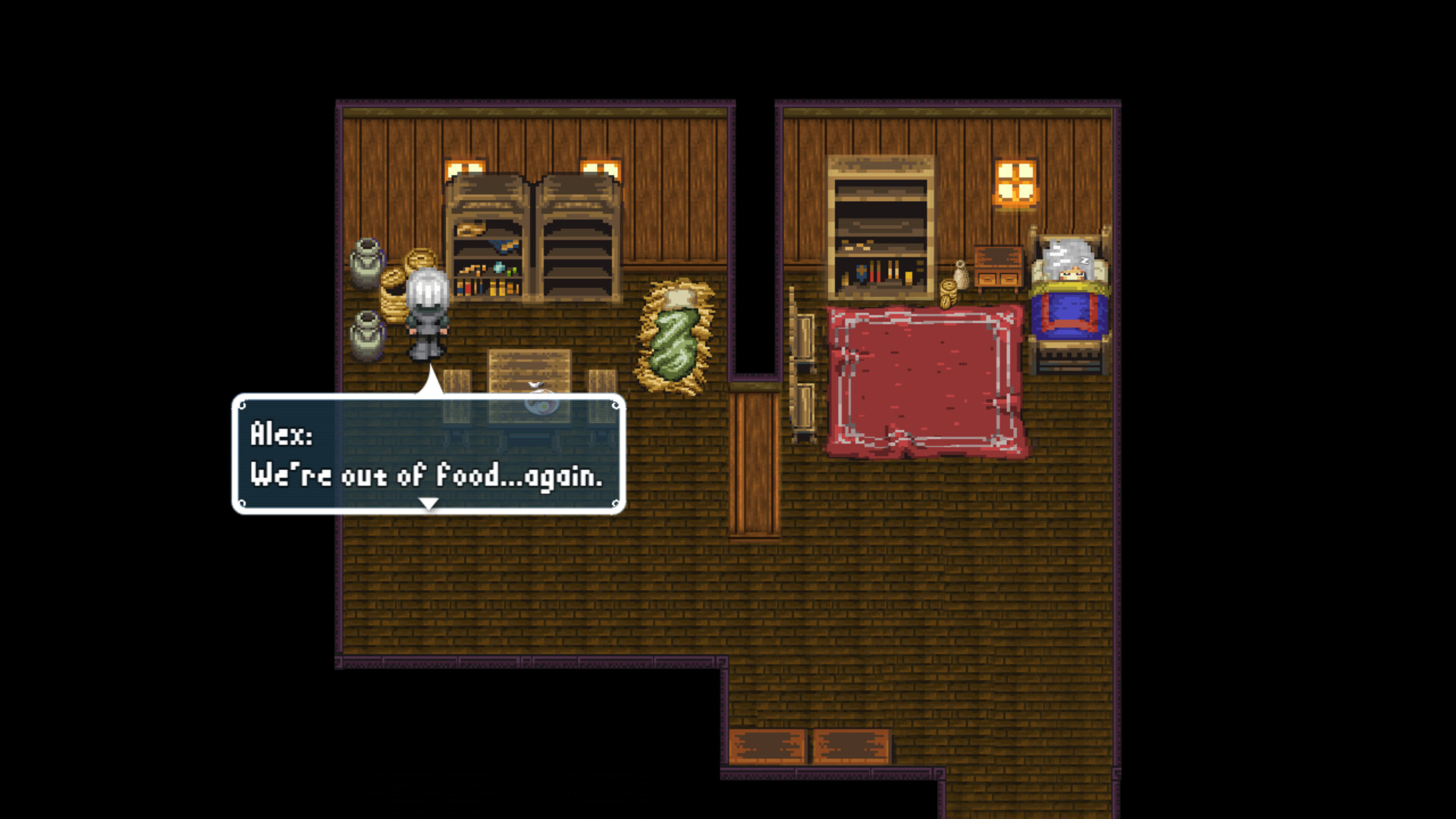Viewport: 1456px width, 819px height.
Task: Select the tall clay jar above Alex
Action: (x=366, y=262)
